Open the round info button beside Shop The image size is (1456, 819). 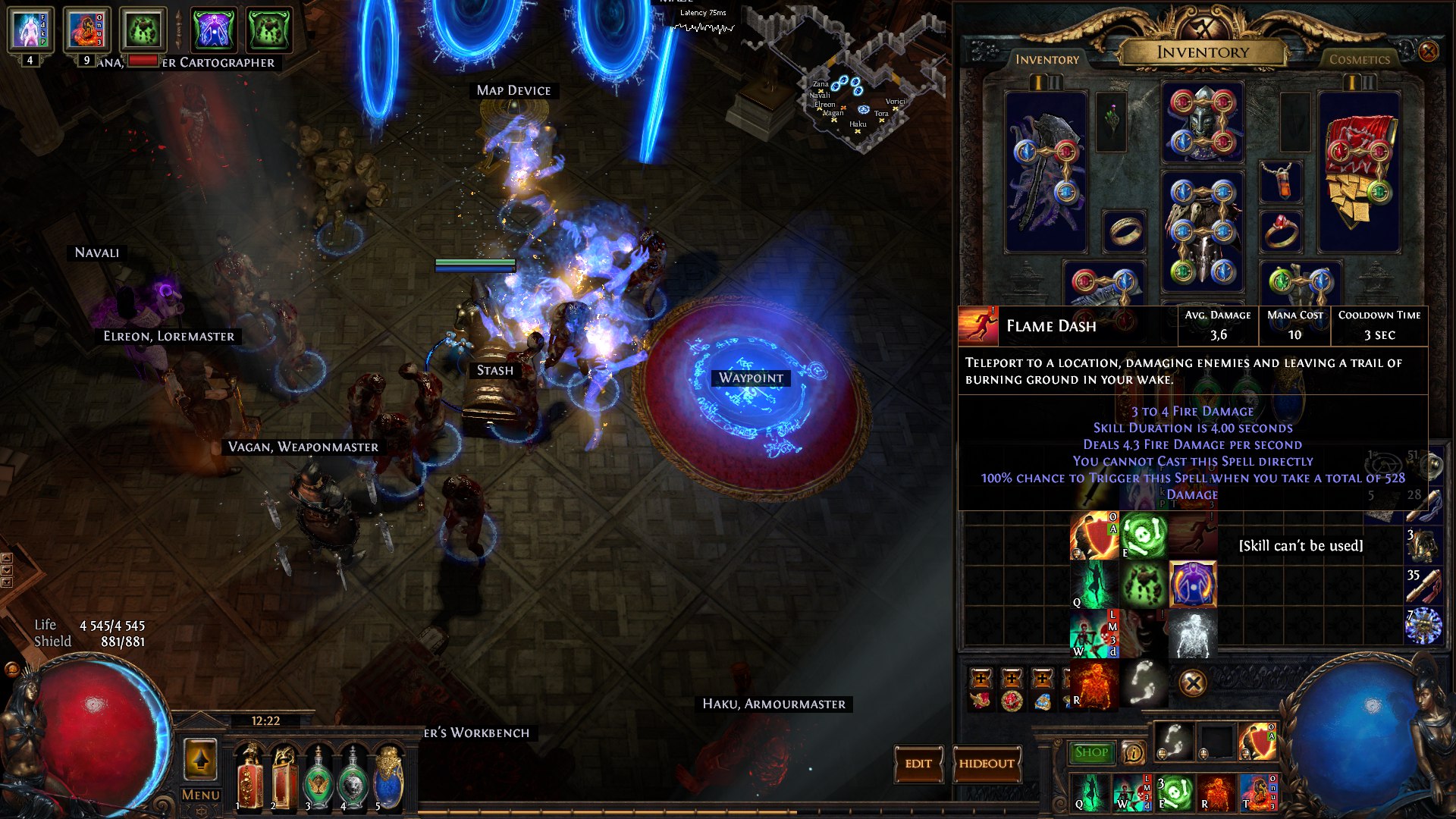[1134, 752]
